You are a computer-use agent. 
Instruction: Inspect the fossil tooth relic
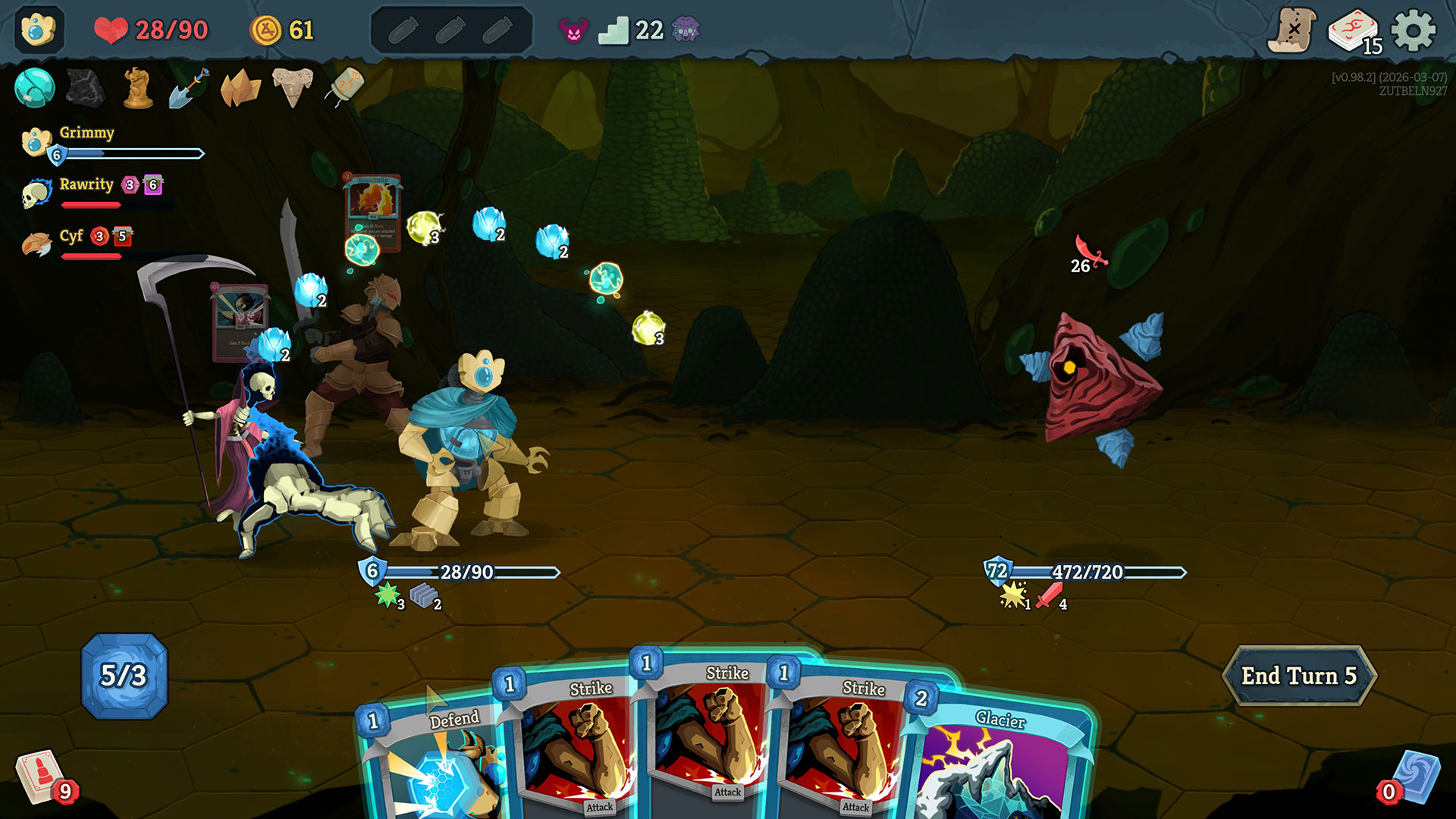click(x=293, y=86)
